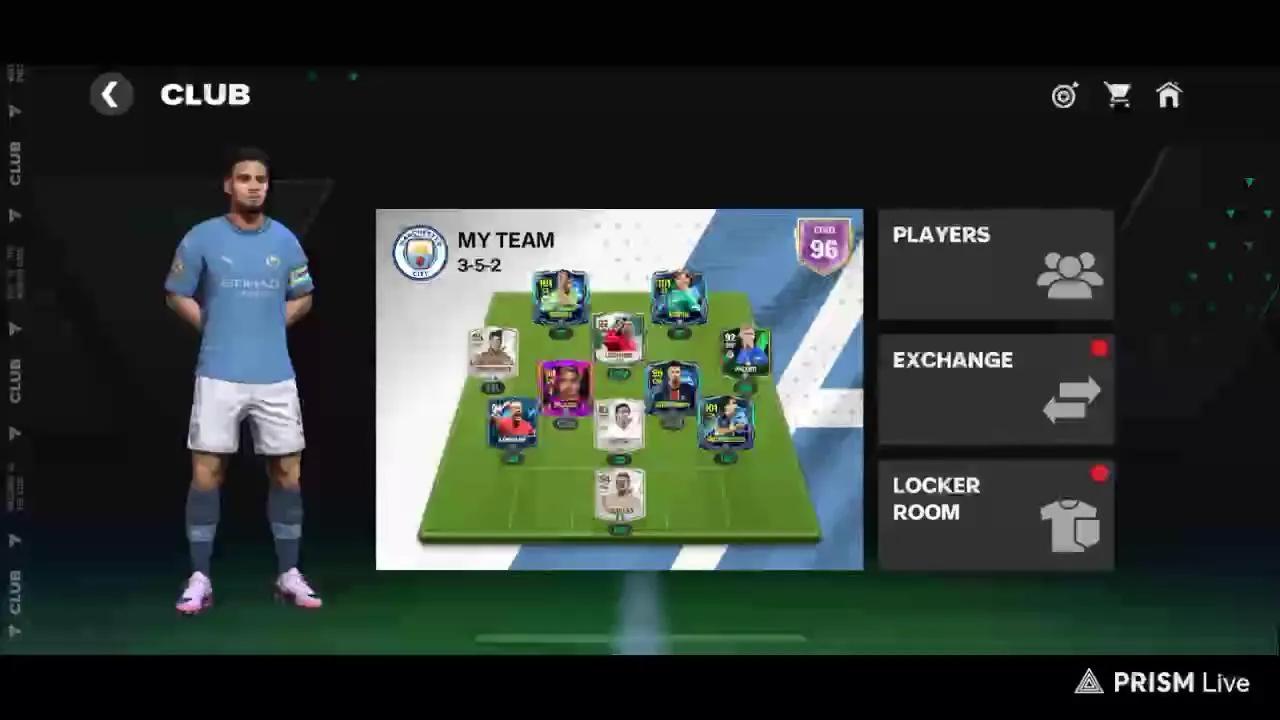Click the MY TEAM label

505,240
